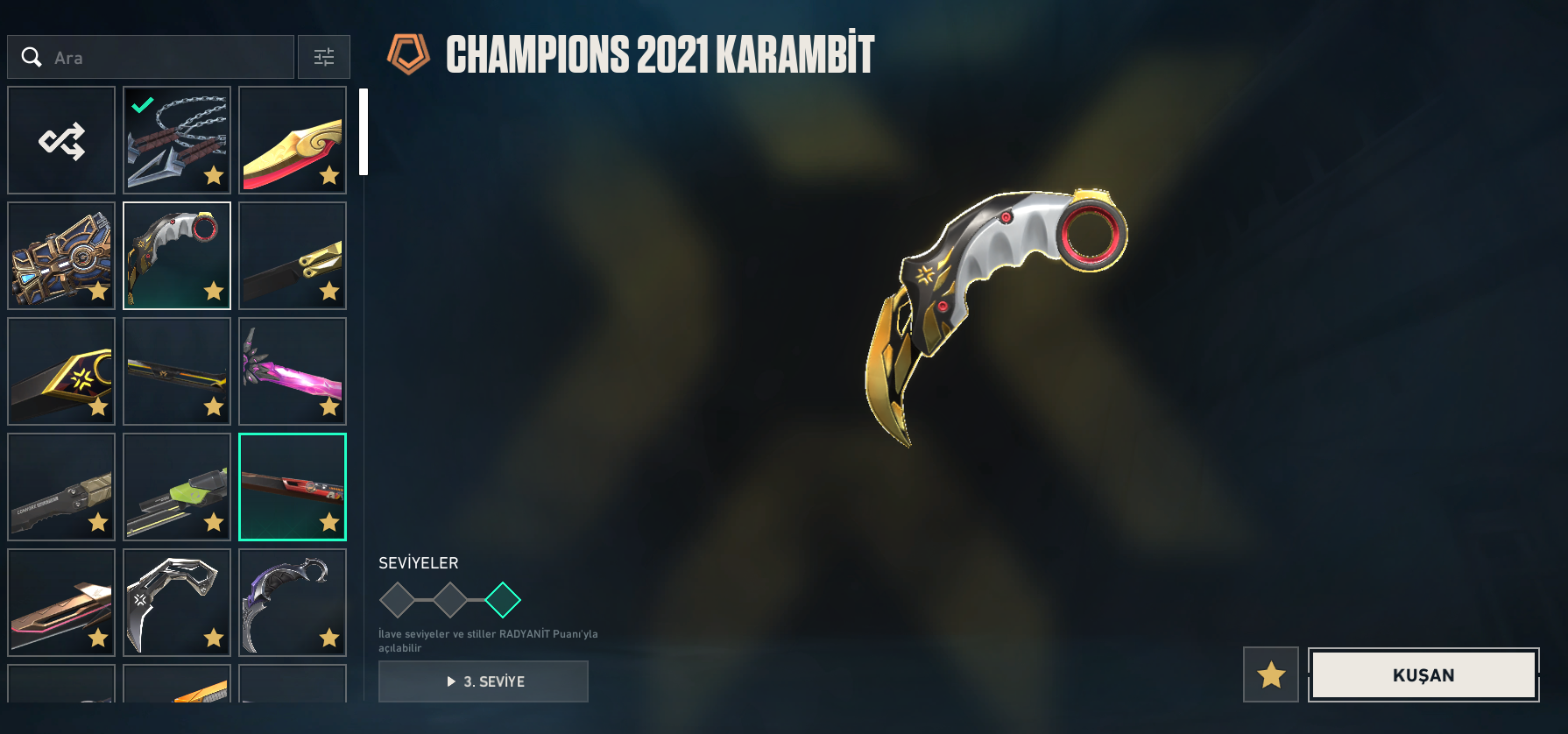Select the second level diamond under SEVİYELER
This screenshot has width=1568, height=734.
[x=451, y=600]
